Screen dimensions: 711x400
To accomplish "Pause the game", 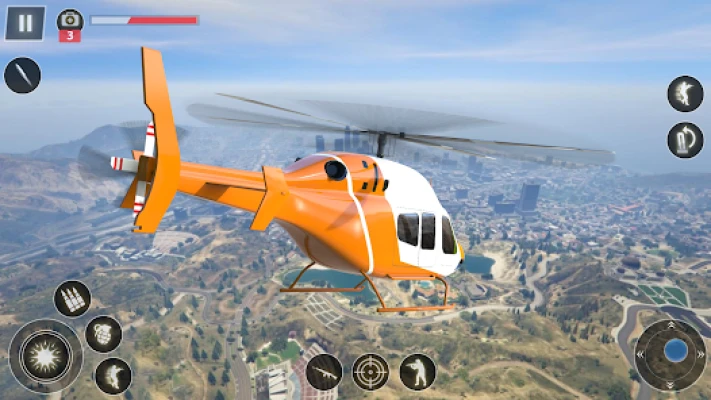I will pos(25,22).
